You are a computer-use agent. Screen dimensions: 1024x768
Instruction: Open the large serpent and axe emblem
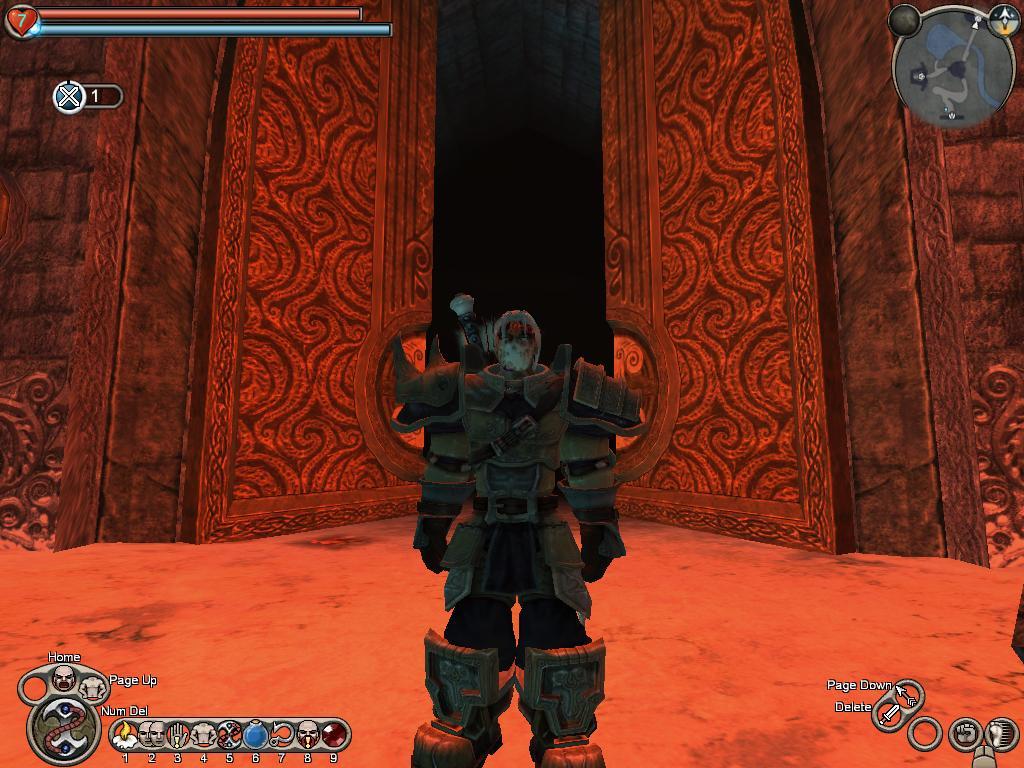[64, 727]
